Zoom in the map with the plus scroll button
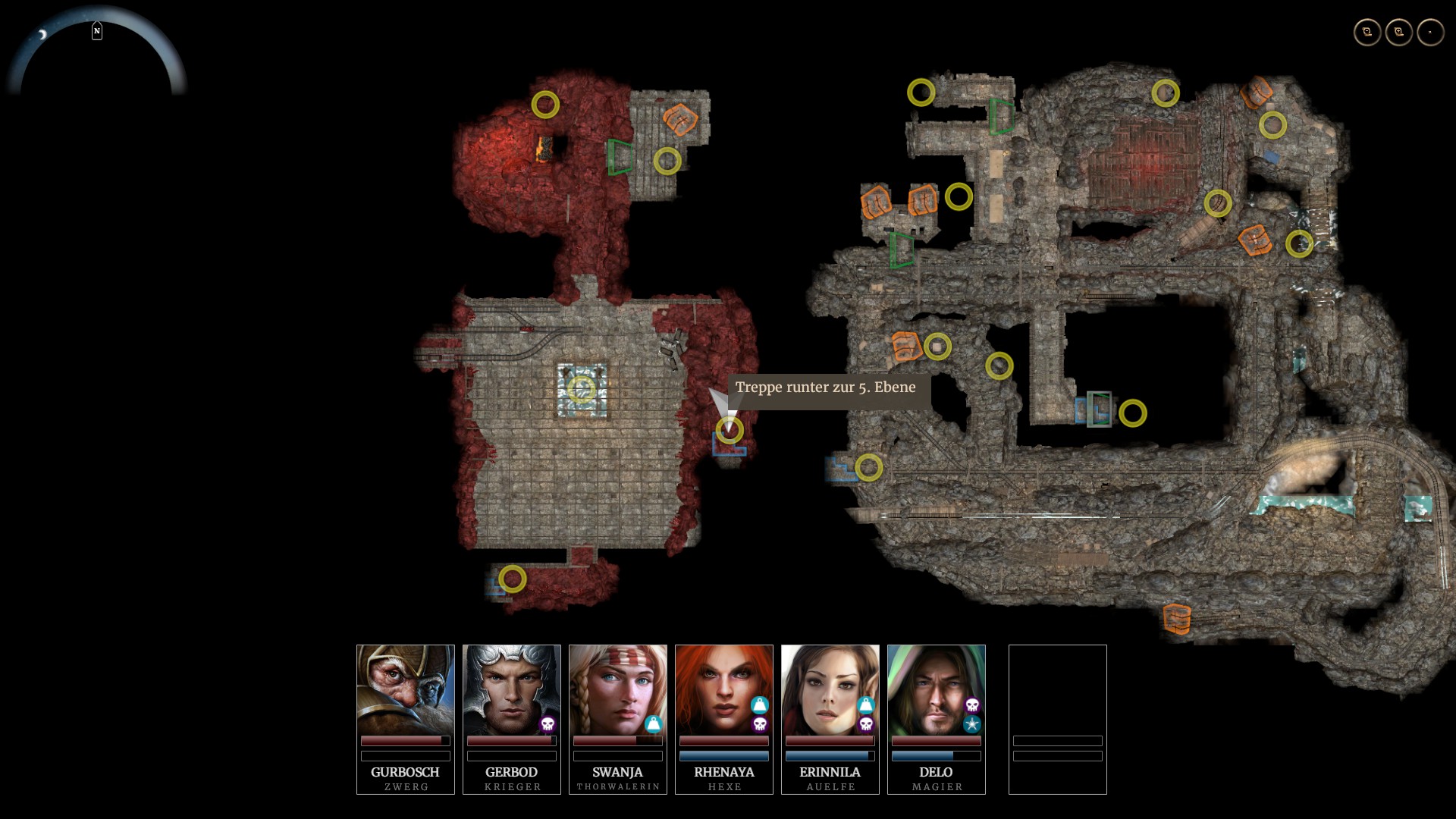The width and height of the screenshot is (1456, 819). (1399, 32)
